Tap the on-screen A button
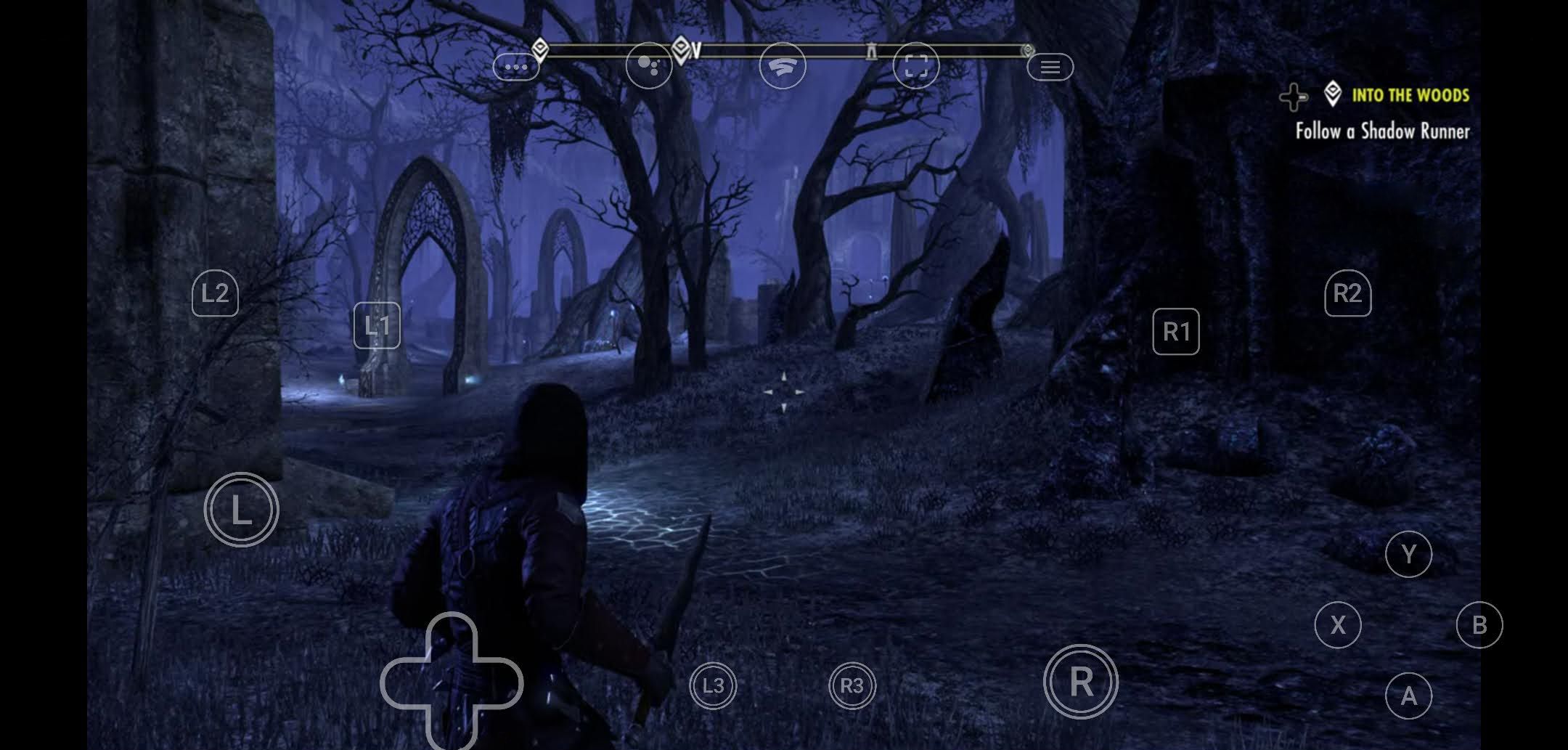 [1408, 696]
